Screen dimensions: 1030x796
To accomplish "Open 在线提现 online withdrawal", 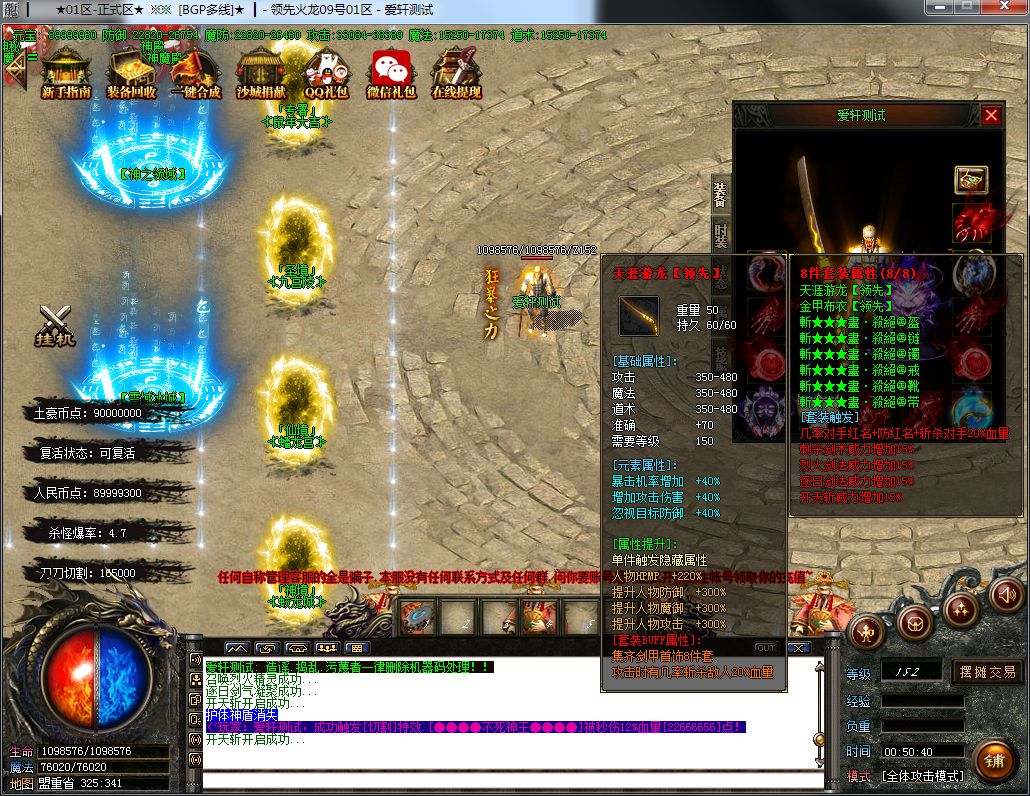I will tap(456, 73).
